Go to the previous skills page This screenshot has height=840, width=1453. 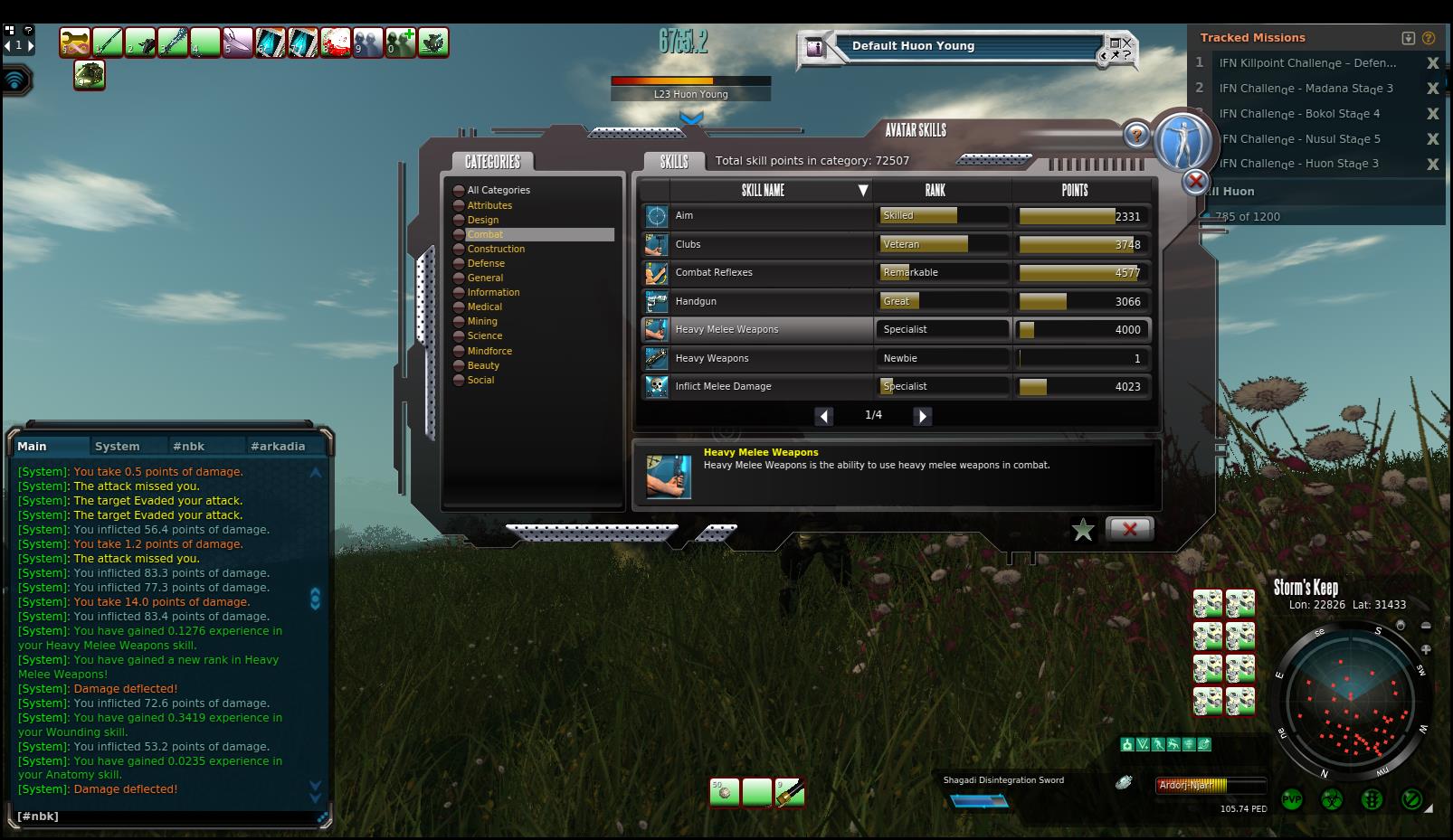pyautogui.click(x=823, y=416)
